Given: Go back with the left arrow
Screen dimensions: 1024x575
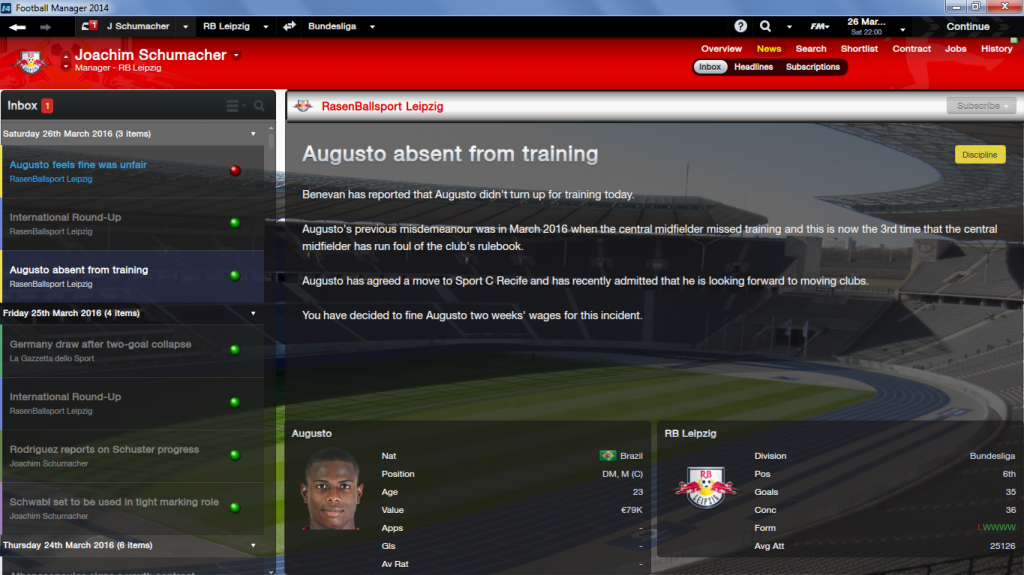Looking at the screenshot, I should pos(18,27).
